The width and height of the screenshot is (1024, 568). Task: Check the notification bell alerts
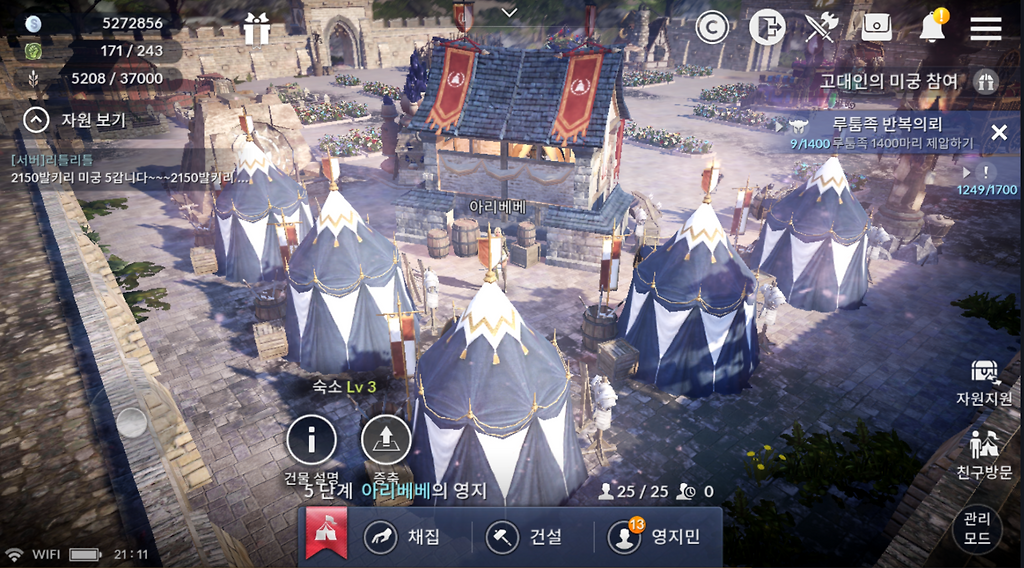[x=933, y=28]
